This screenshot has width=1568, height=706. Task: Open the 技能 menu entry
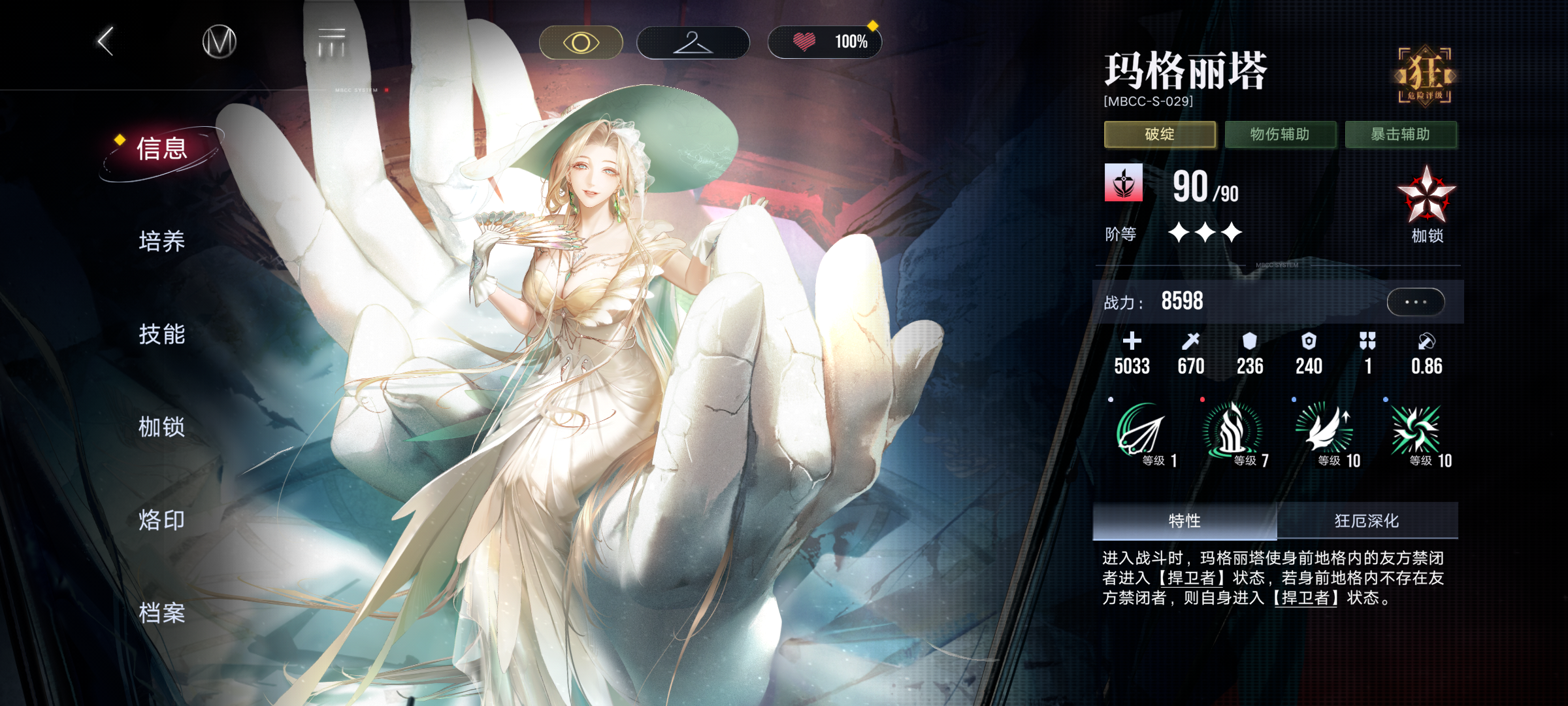tap(162, 334)
